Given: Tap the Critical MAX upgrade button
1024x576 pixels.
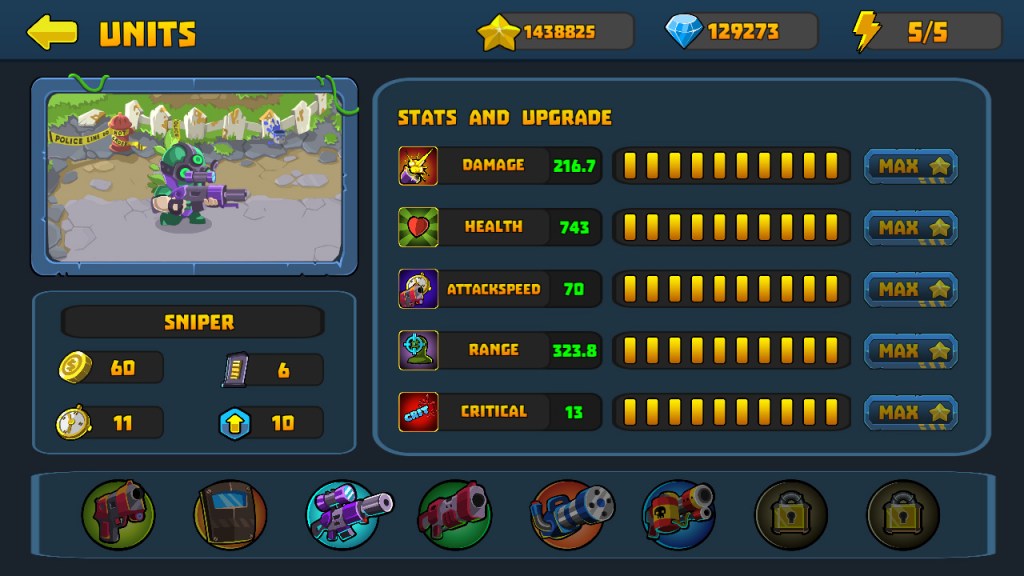Looking at the screenshot, I should pos(911,412).
